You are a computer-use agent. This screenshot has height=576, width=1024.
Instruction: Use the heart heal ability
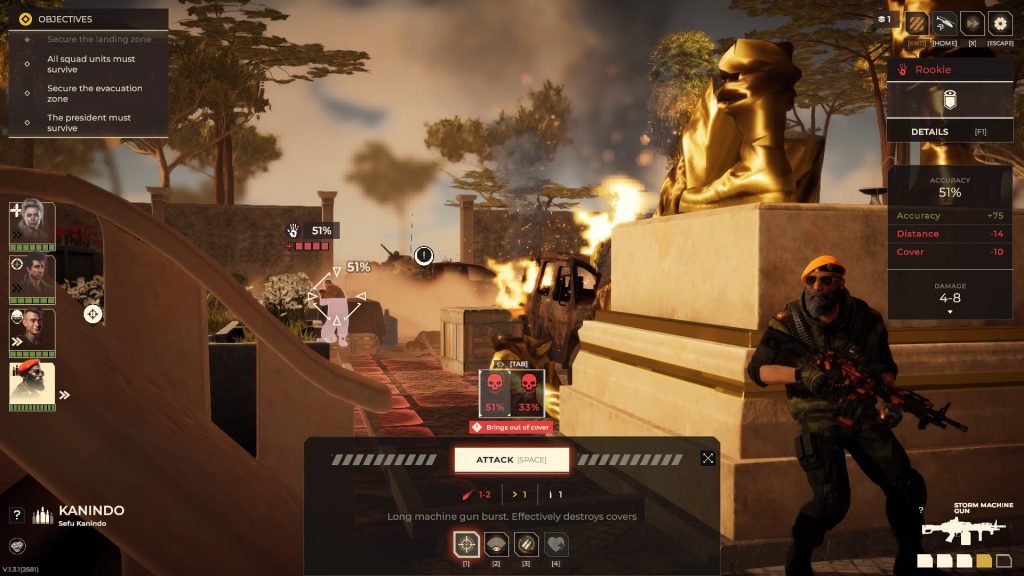click(x=556, y=544)
